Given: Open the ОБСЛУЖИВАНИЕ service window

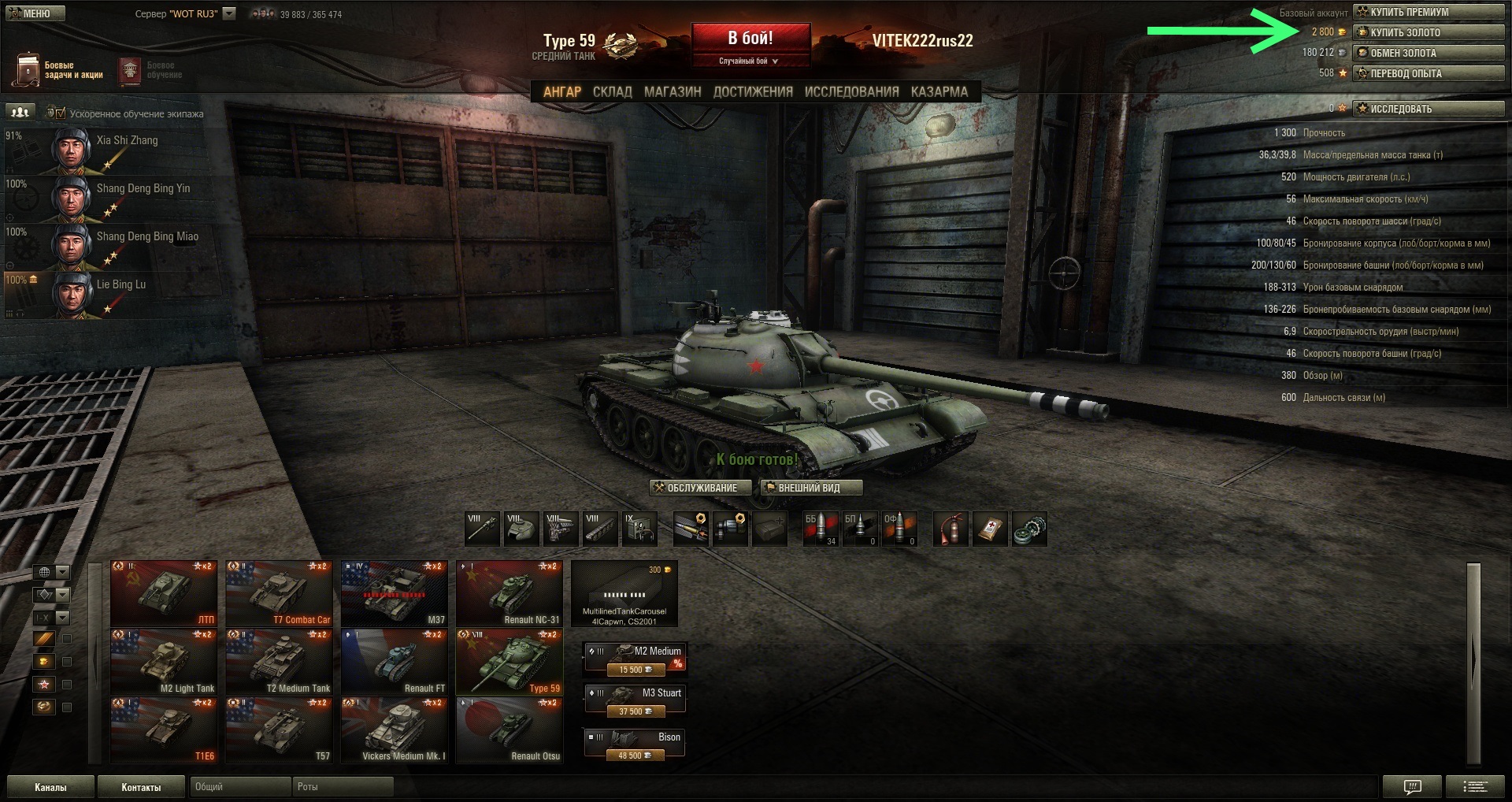Looking at the screenshot, I should click(700, 488).
